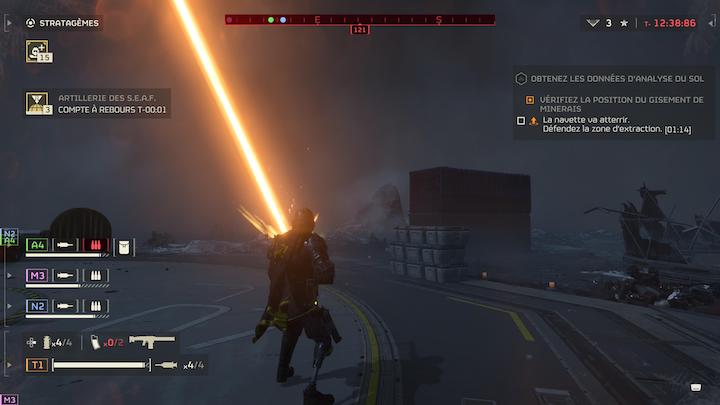Screen dimensions: 720x405
Task: Click the red ammo icon in A4's row
Action: [96, 245]
